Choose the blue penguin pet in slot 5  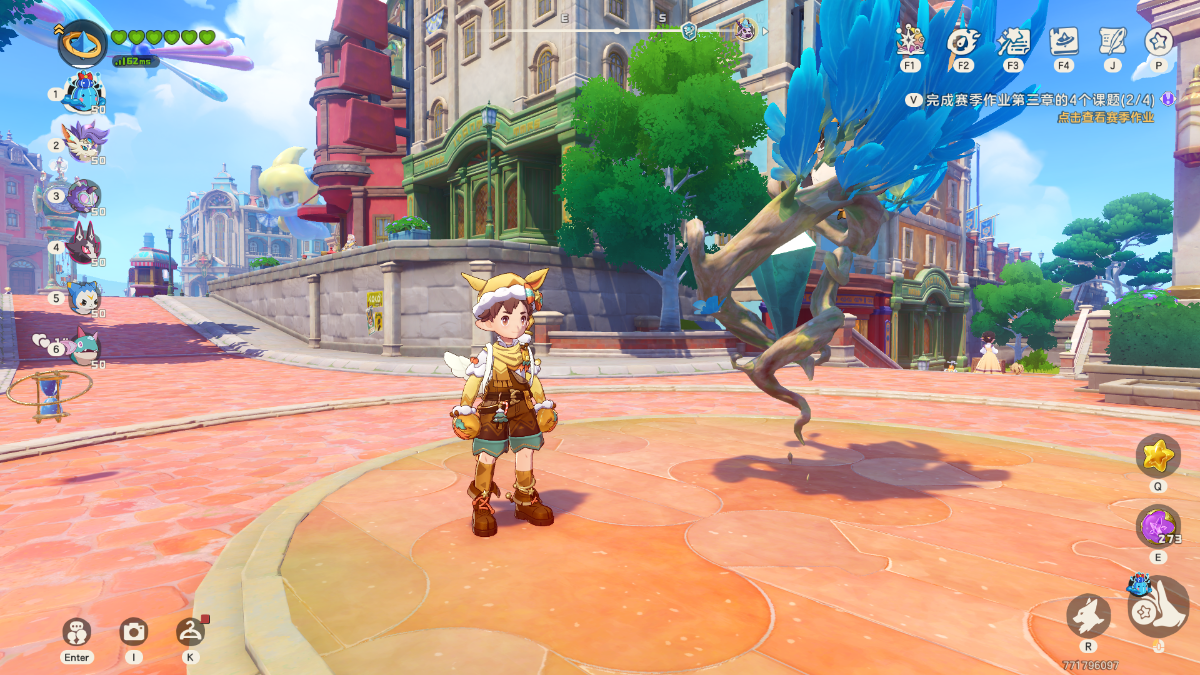[x=83, y=297]
